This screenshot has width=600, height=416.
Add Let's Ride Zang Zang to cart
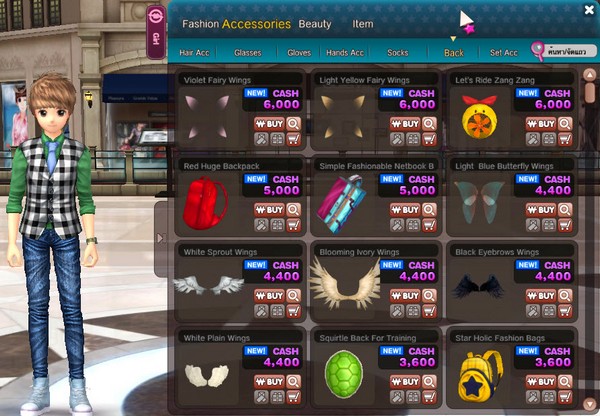coord(566,140)
